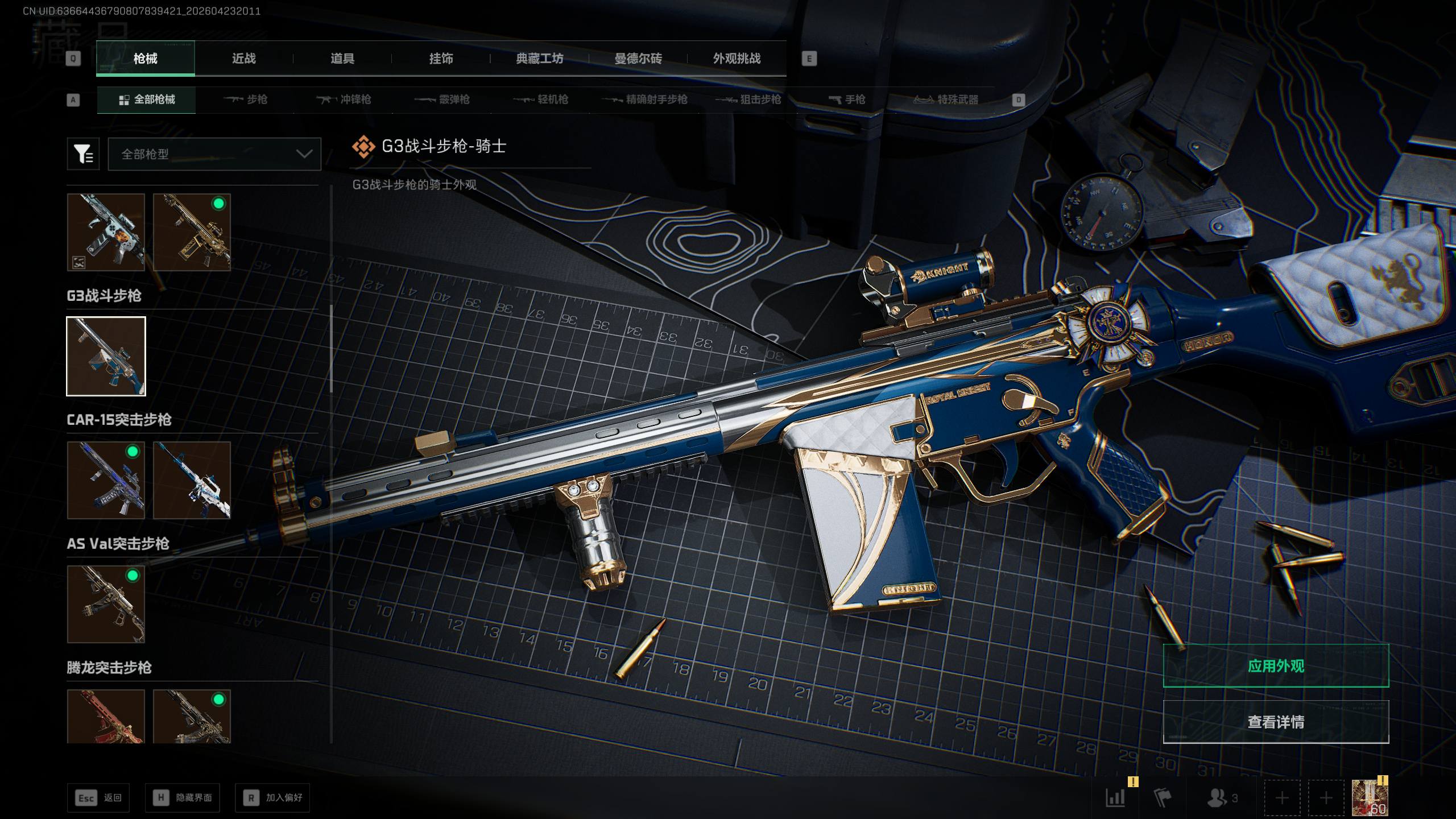
Task: Filter by 狙击步枪 sniper rifles
Action: coord(748,100)
